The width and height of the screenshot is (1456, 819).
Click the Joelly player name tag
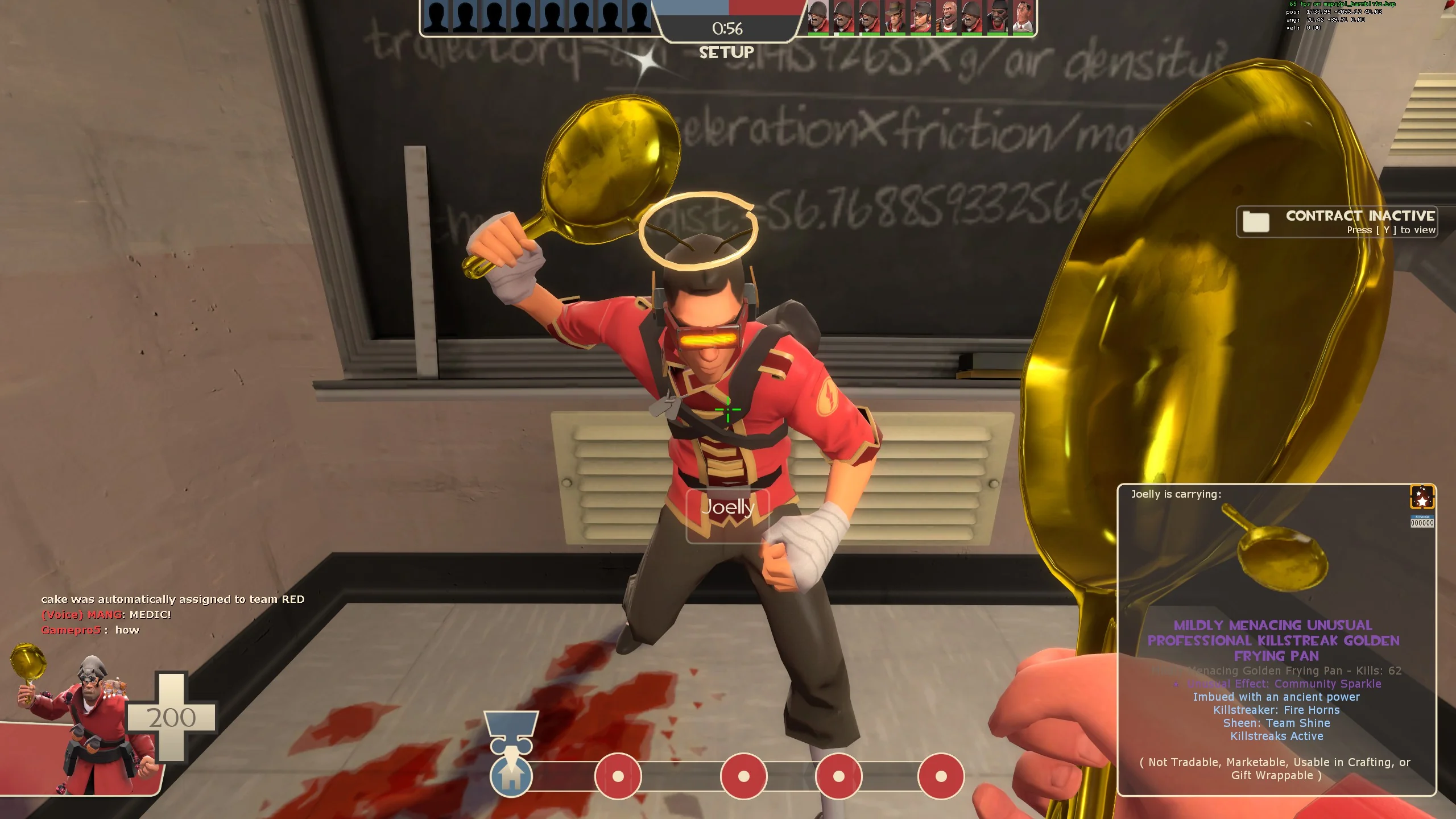click(x=727, y=507)
